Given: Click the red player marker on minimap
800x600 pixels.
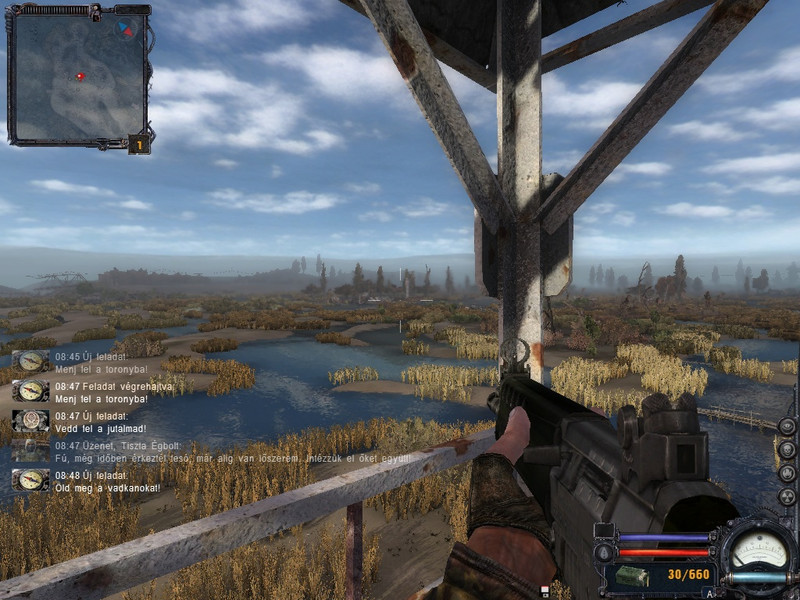Looking at the screenshot, I should click(x=80, y=76).
